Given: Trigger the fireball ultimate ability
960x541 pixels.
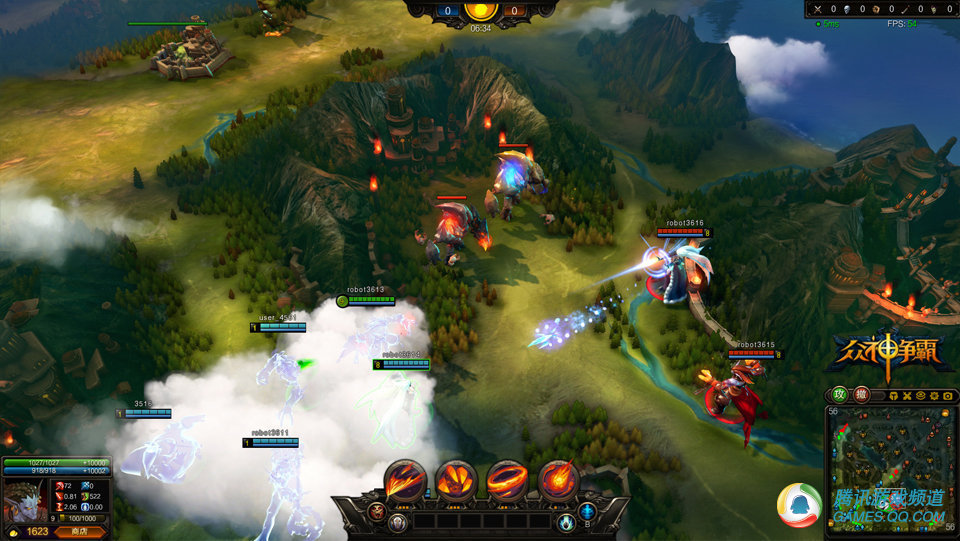Looking at the screenshot, I should [x=558, y=480].
